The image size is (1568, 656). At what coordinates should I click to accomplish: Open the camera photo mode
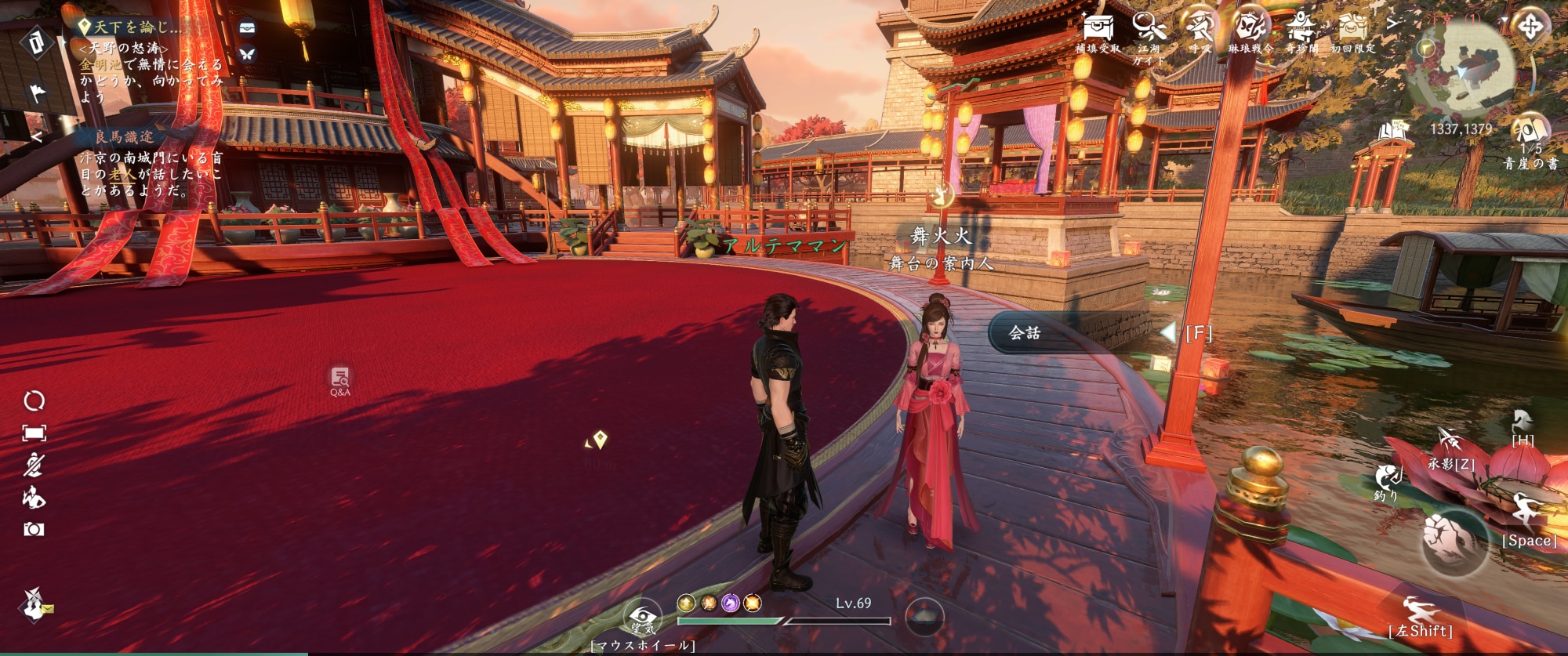[x=34, y=530]
